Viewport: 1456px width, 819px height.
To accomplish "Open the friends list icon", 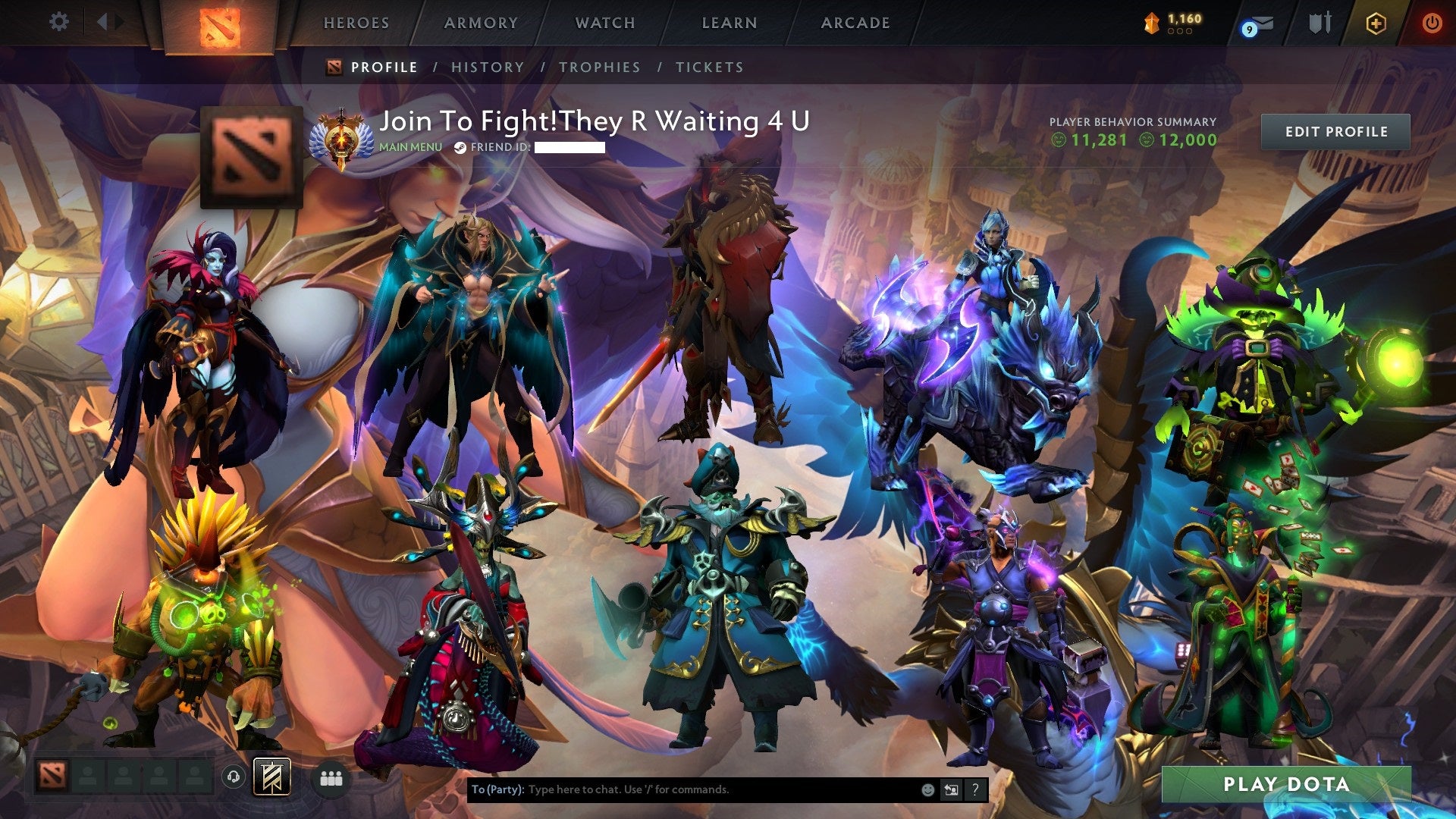I will coord(331,777).
